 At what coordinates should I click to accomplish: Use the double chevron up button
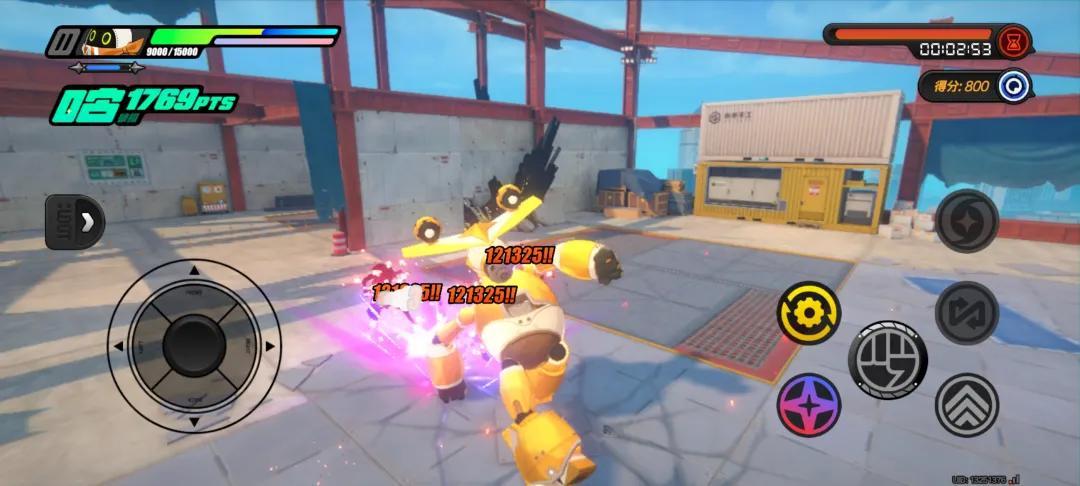pos(967,404)
